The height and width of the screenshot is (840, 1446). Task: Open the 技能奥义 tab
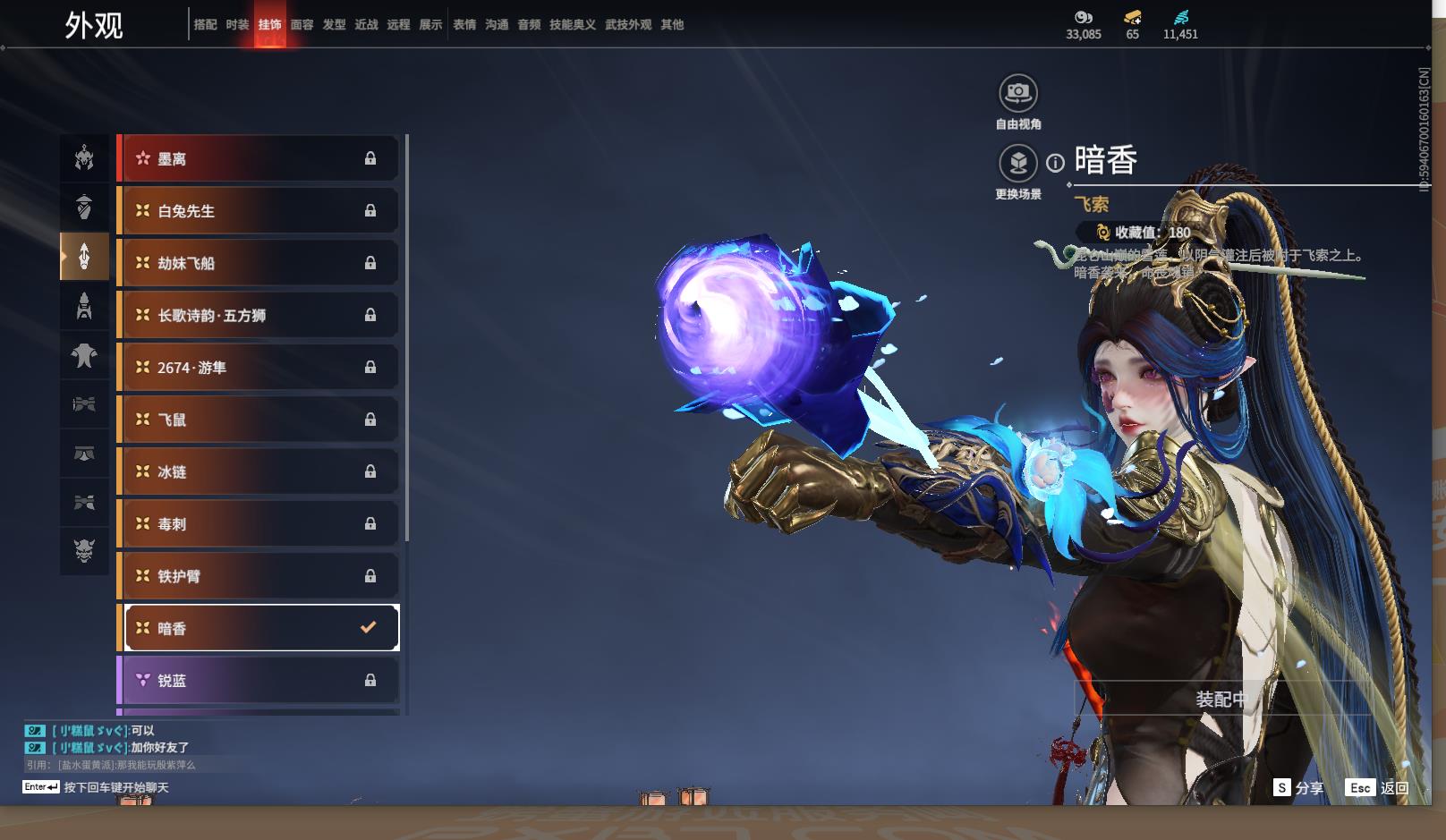(572, 25)
